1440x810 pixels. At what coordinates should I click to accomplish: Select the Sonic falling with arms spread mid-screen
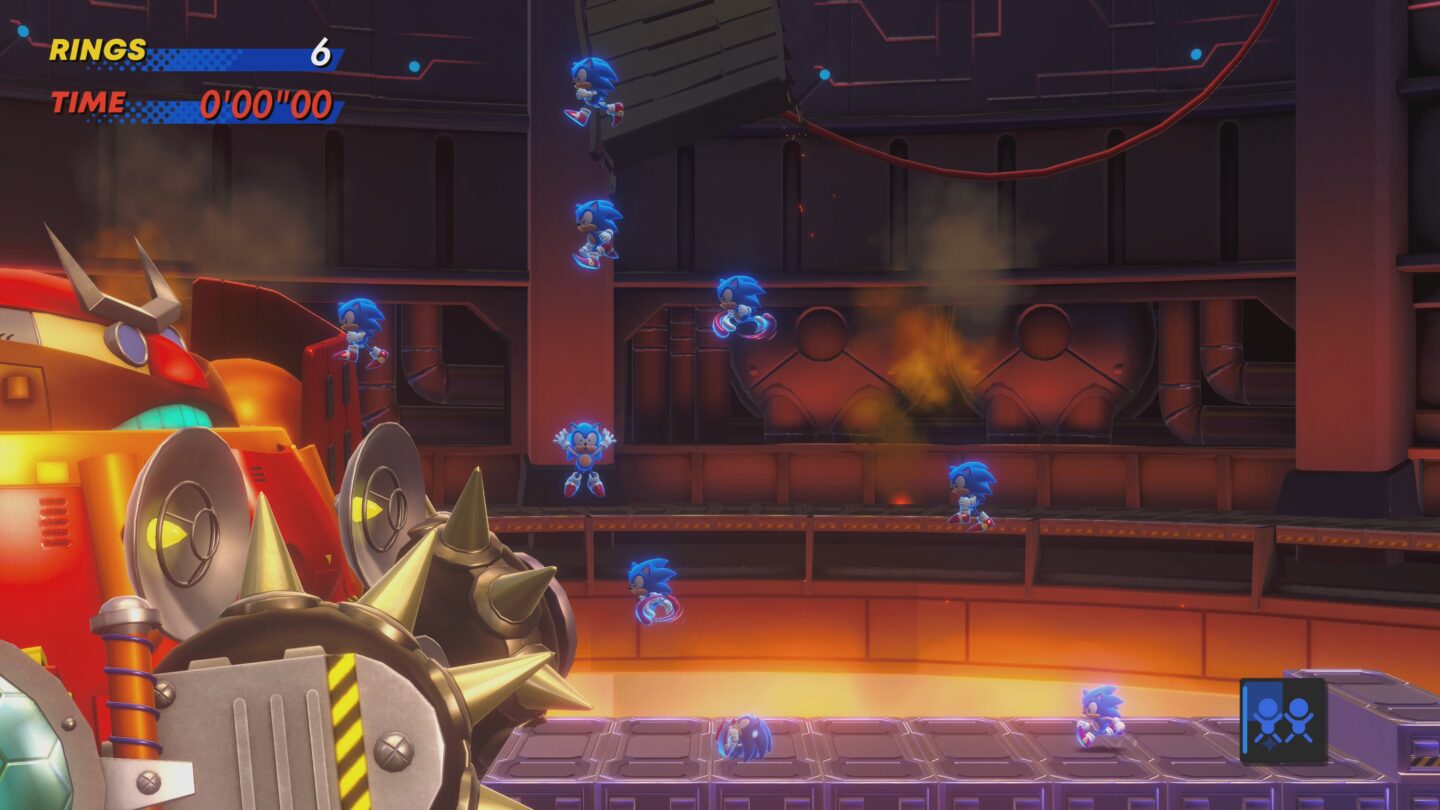tap(585, 455)
